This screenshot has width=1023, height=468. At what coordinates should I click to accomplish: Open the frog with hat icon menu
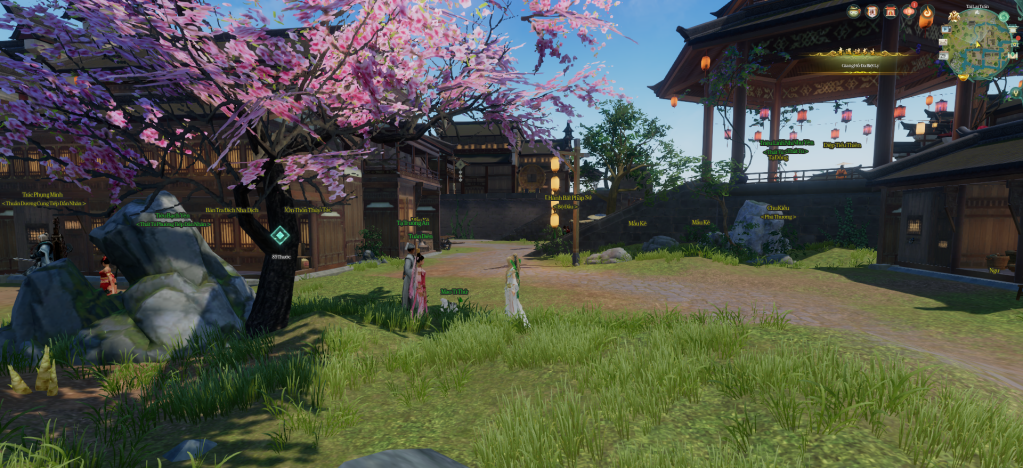854,11
